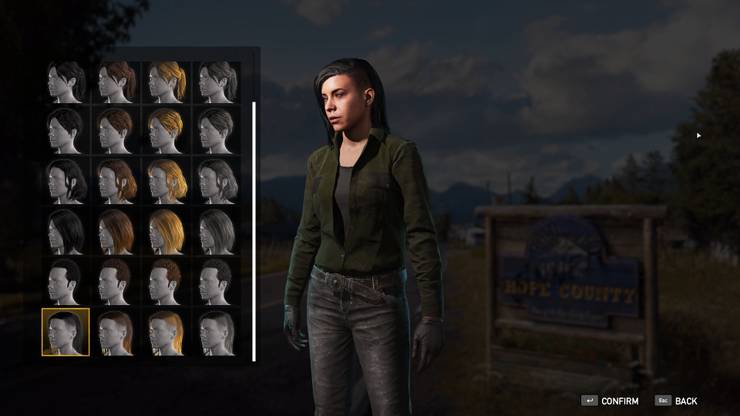Select the black wavy medium-length hairstyle

pos(66,181)
